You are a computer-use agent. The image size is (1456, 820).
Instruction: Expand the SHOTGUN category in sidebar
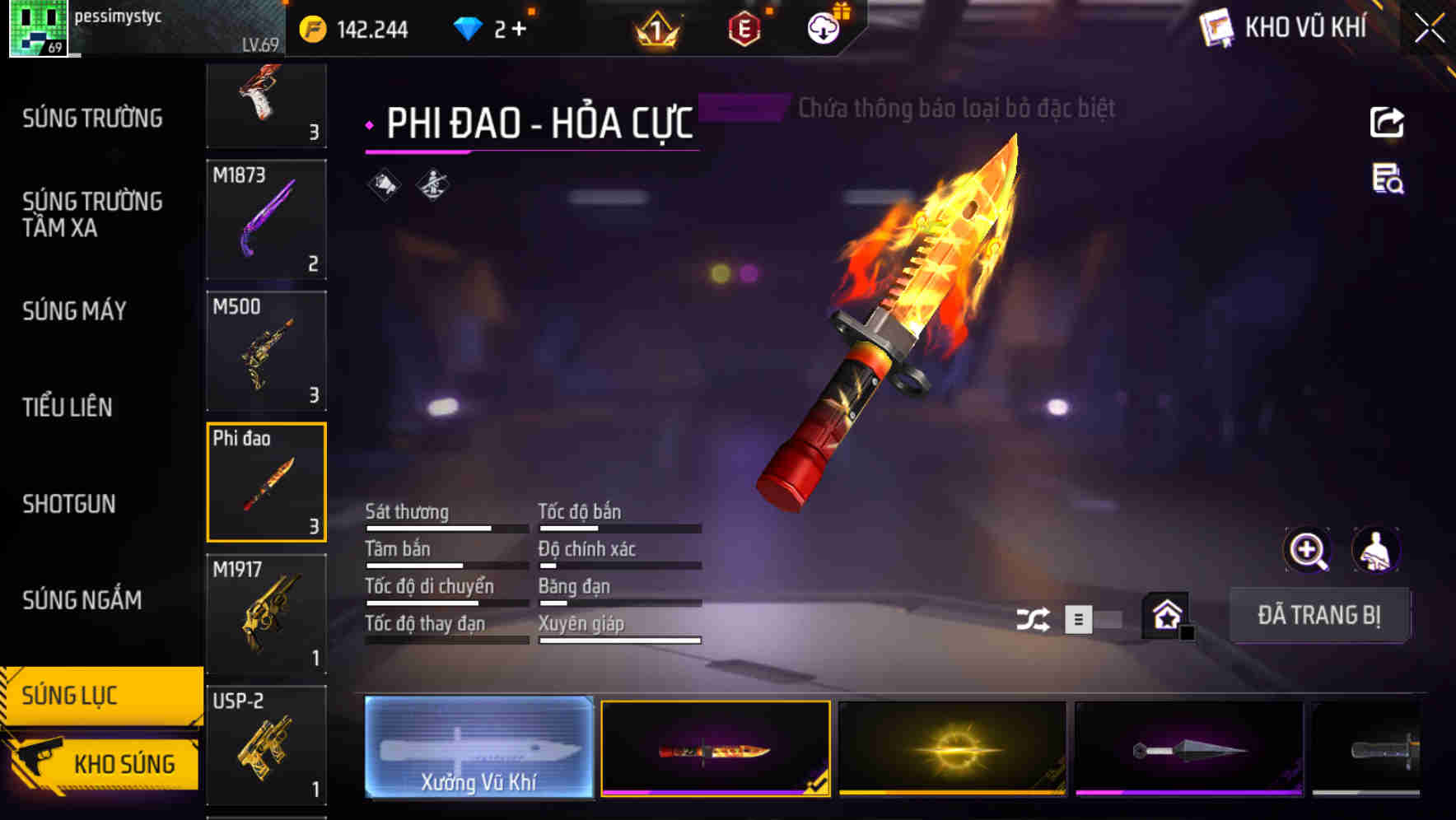click(x=69, y=504)
